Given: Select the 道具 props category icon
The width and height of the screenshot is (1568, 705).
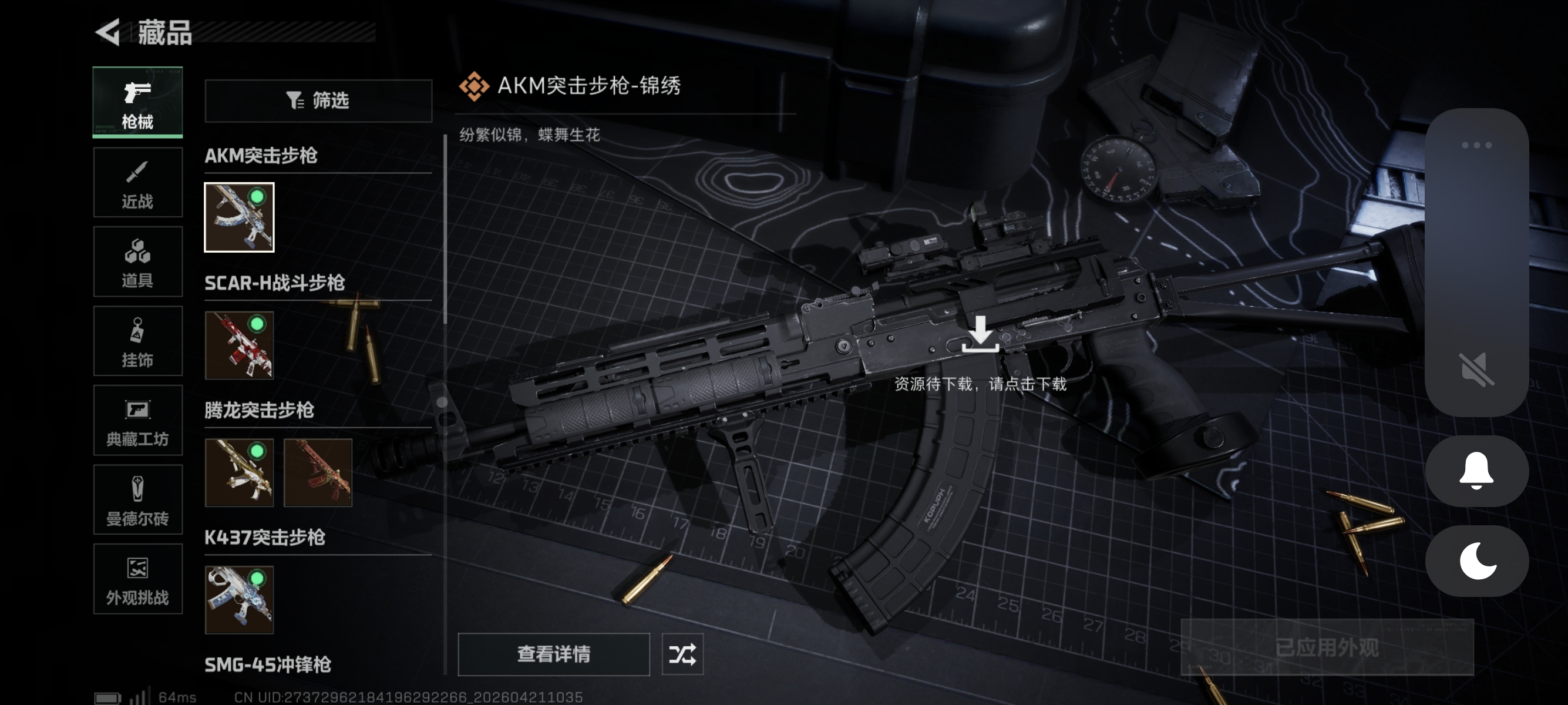Looking at the screenshot, I should click(137, 262).
